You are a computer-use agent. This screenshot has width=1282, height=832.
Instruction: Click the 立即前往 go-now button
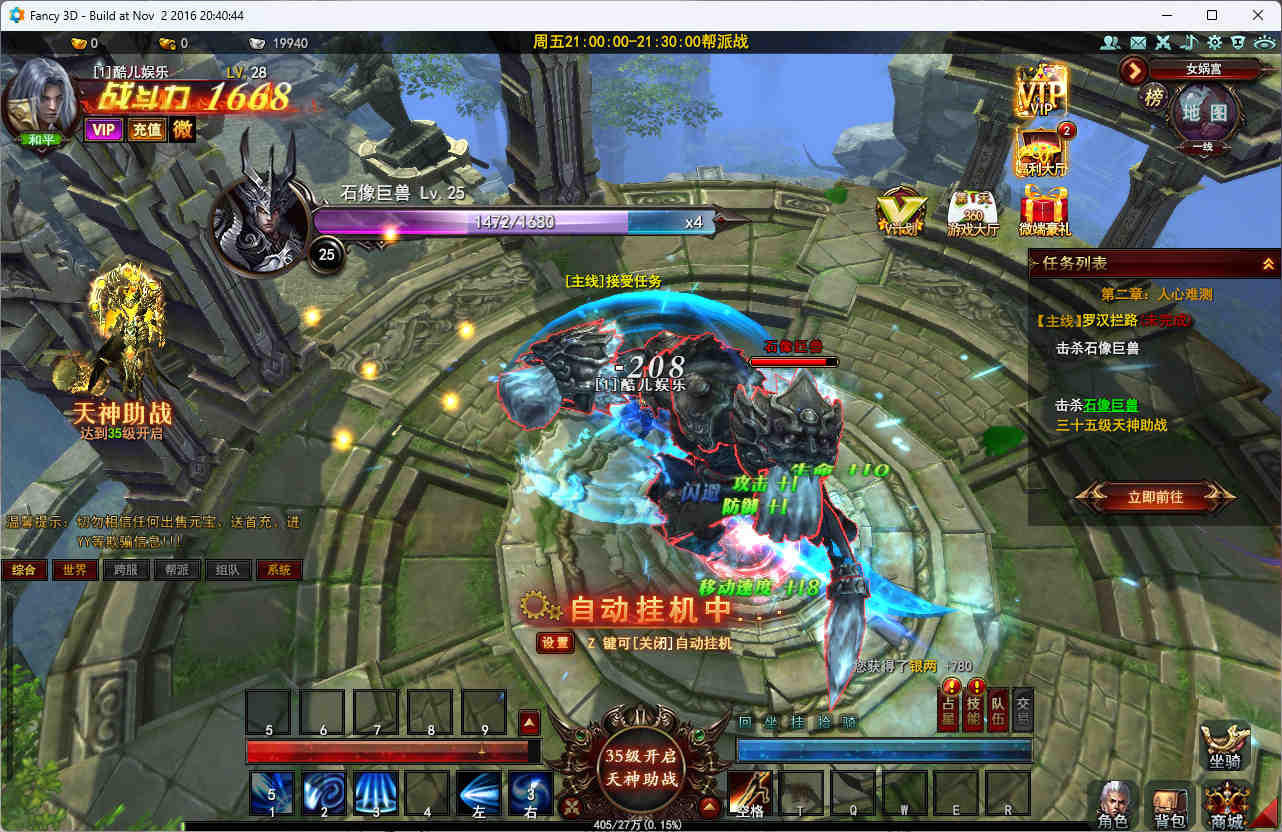click(1155, 496)
